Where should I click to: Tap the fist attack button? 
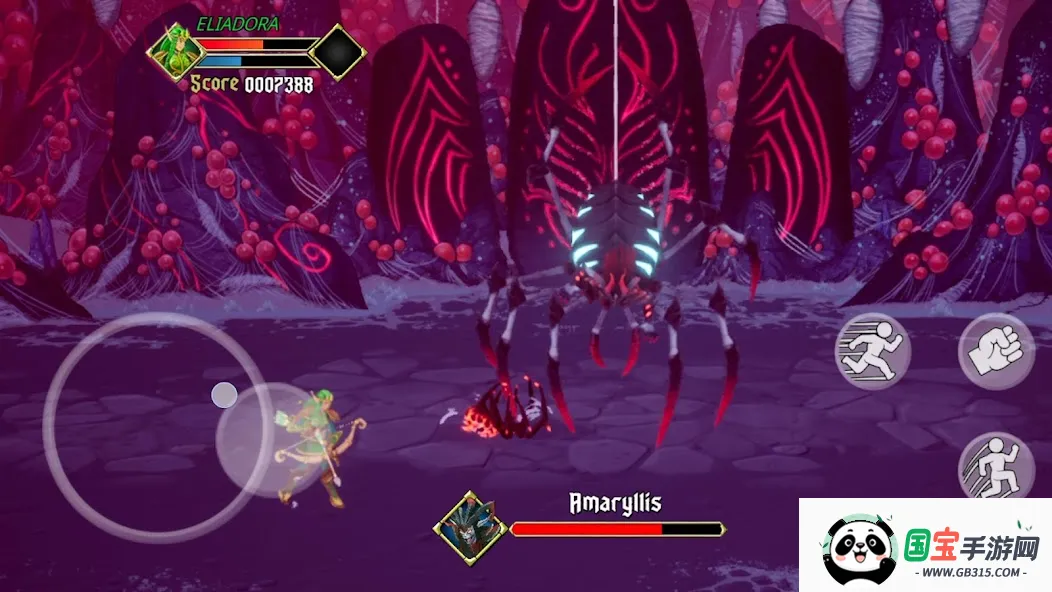(x=995, y=351)
